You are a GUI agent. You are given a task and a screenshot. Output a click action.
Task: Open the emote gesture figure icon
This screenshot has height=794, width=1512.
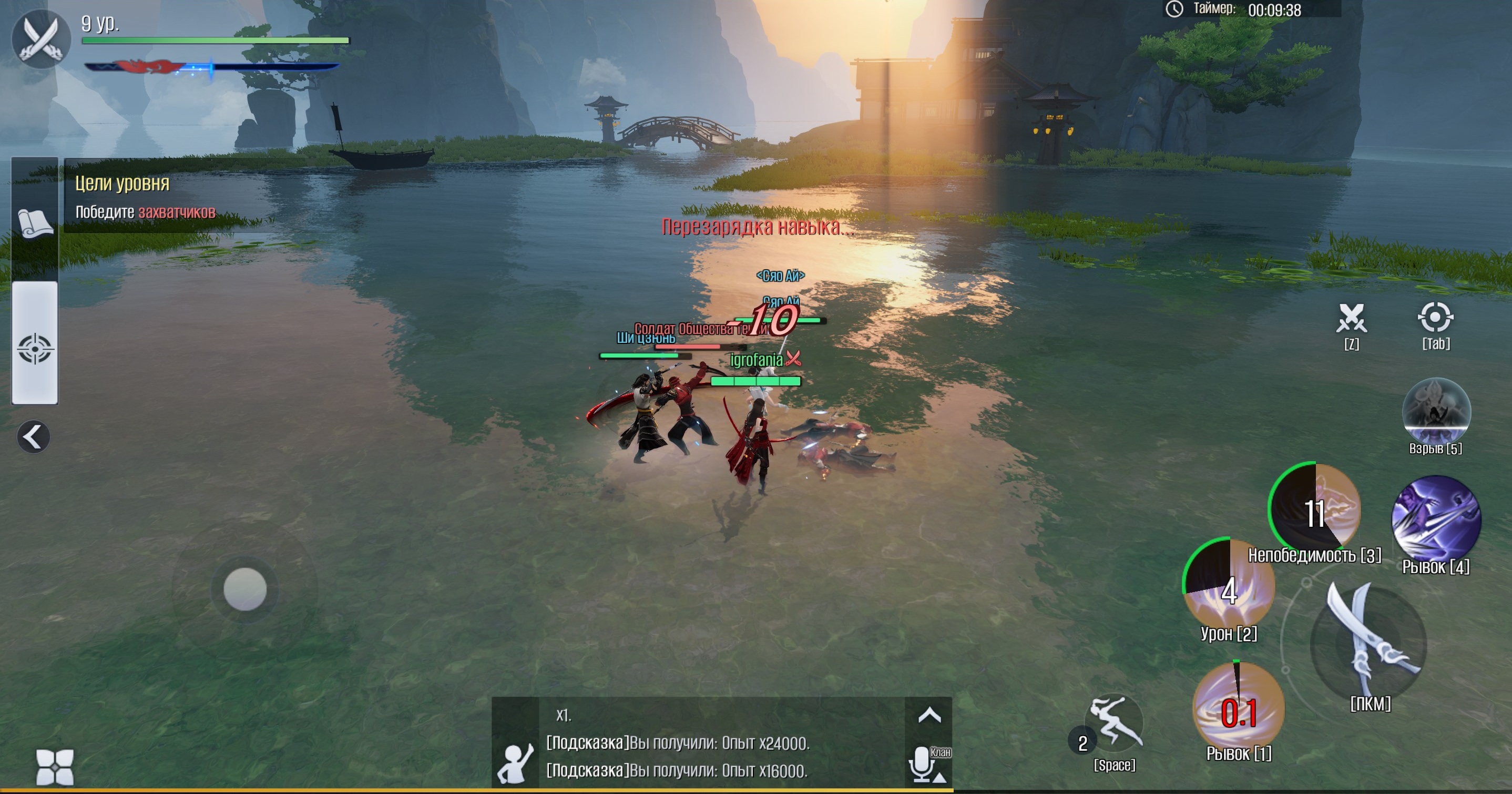click(x=515, y=762)
